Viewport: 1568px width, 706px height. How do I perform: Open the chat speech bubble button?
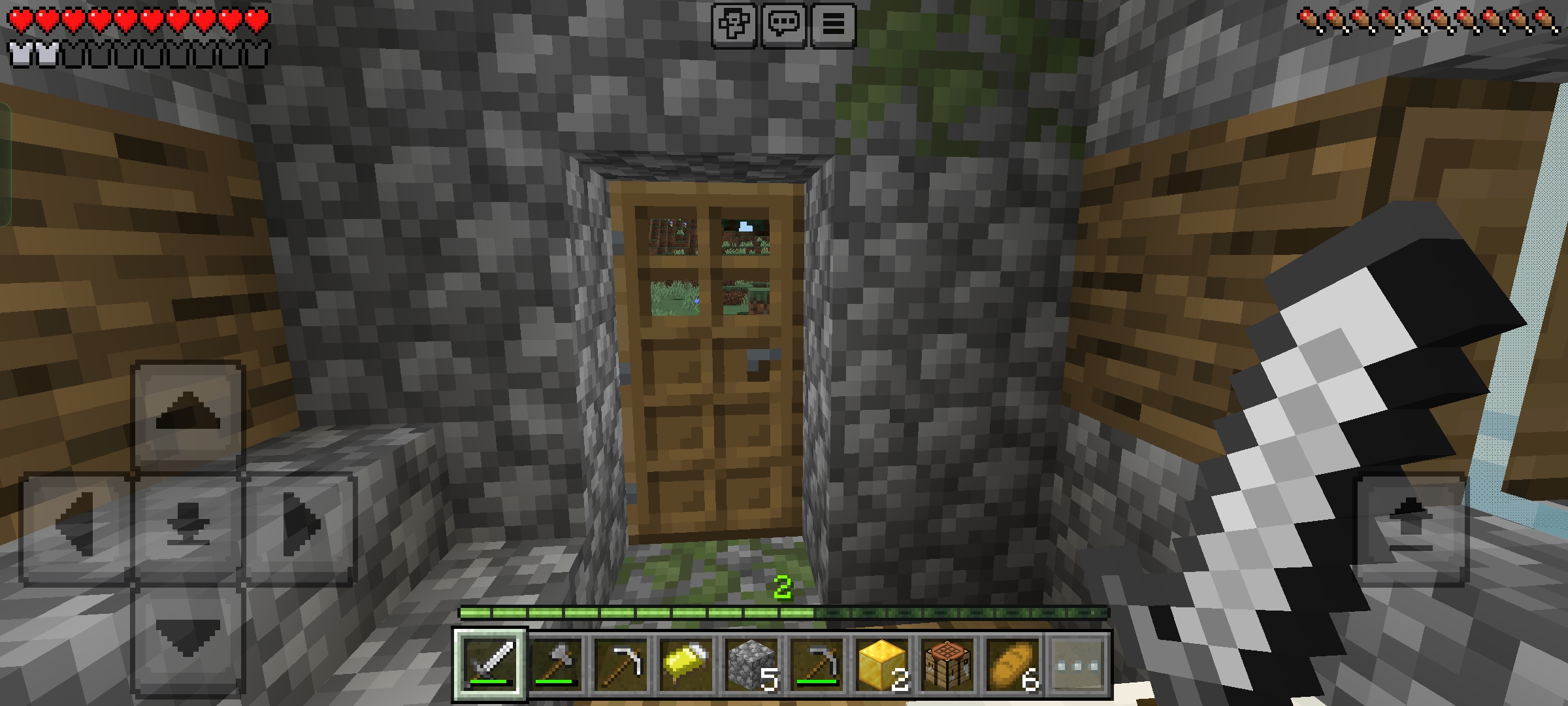783,25
